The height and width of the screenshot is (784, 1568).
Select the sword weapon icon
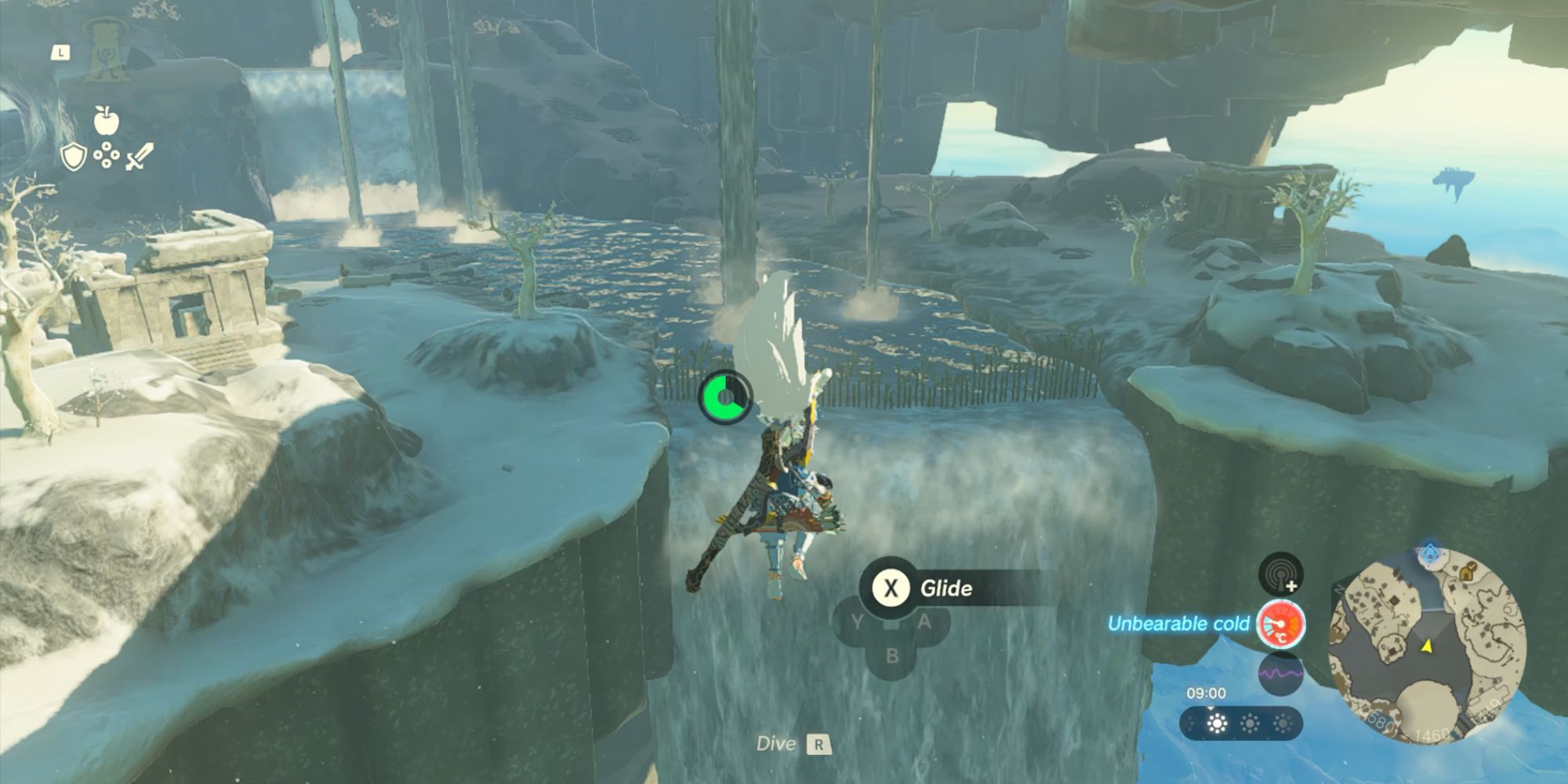(x=140, y=156)
